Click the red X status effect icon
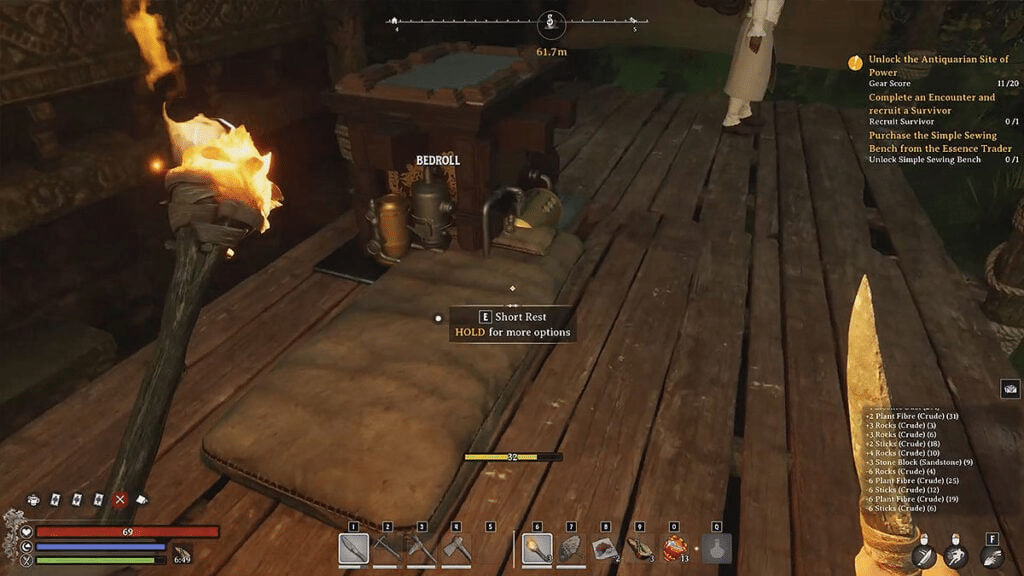Screen dimensions: 1024x576 121,499
